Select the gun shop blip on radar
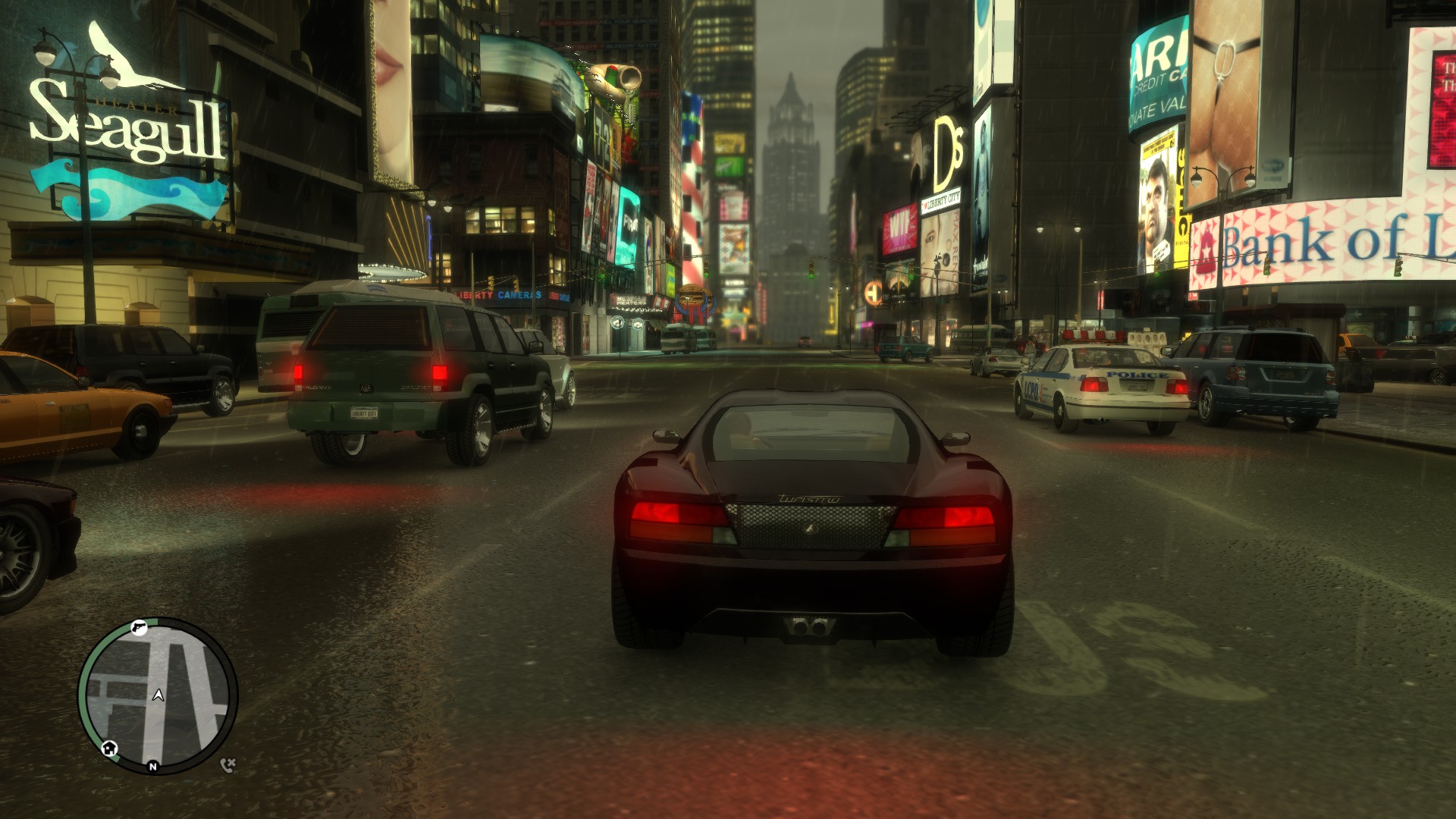 tap(138, 627)
